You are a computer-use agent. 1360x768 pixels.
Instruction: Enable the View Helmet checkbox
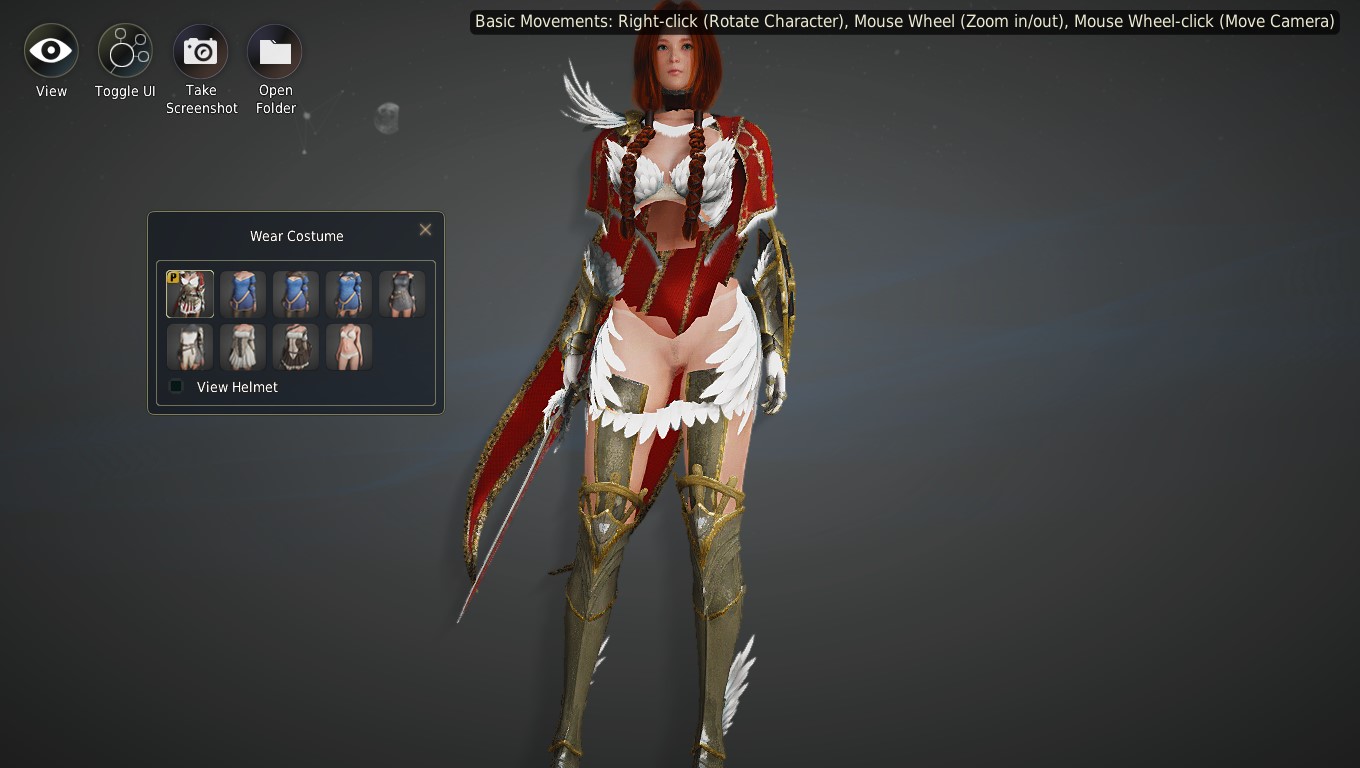[177, 387]
